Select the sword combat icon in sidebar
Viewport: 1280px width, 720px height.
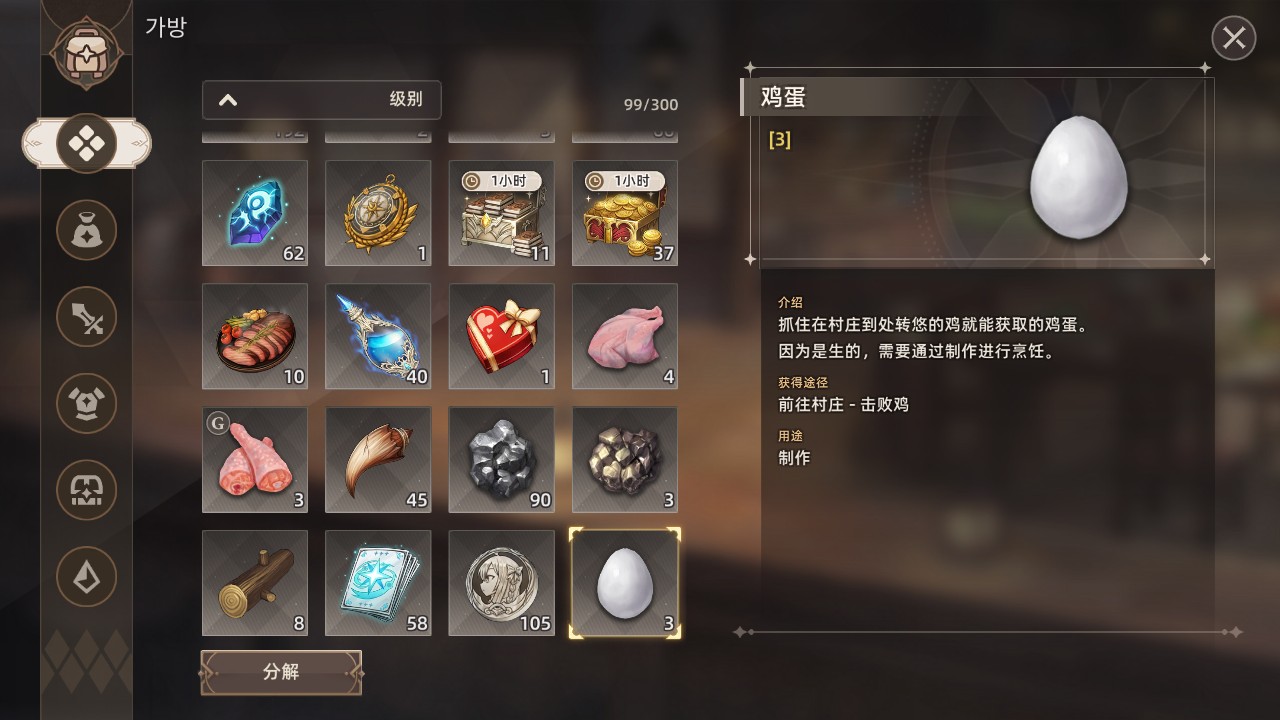87,316
